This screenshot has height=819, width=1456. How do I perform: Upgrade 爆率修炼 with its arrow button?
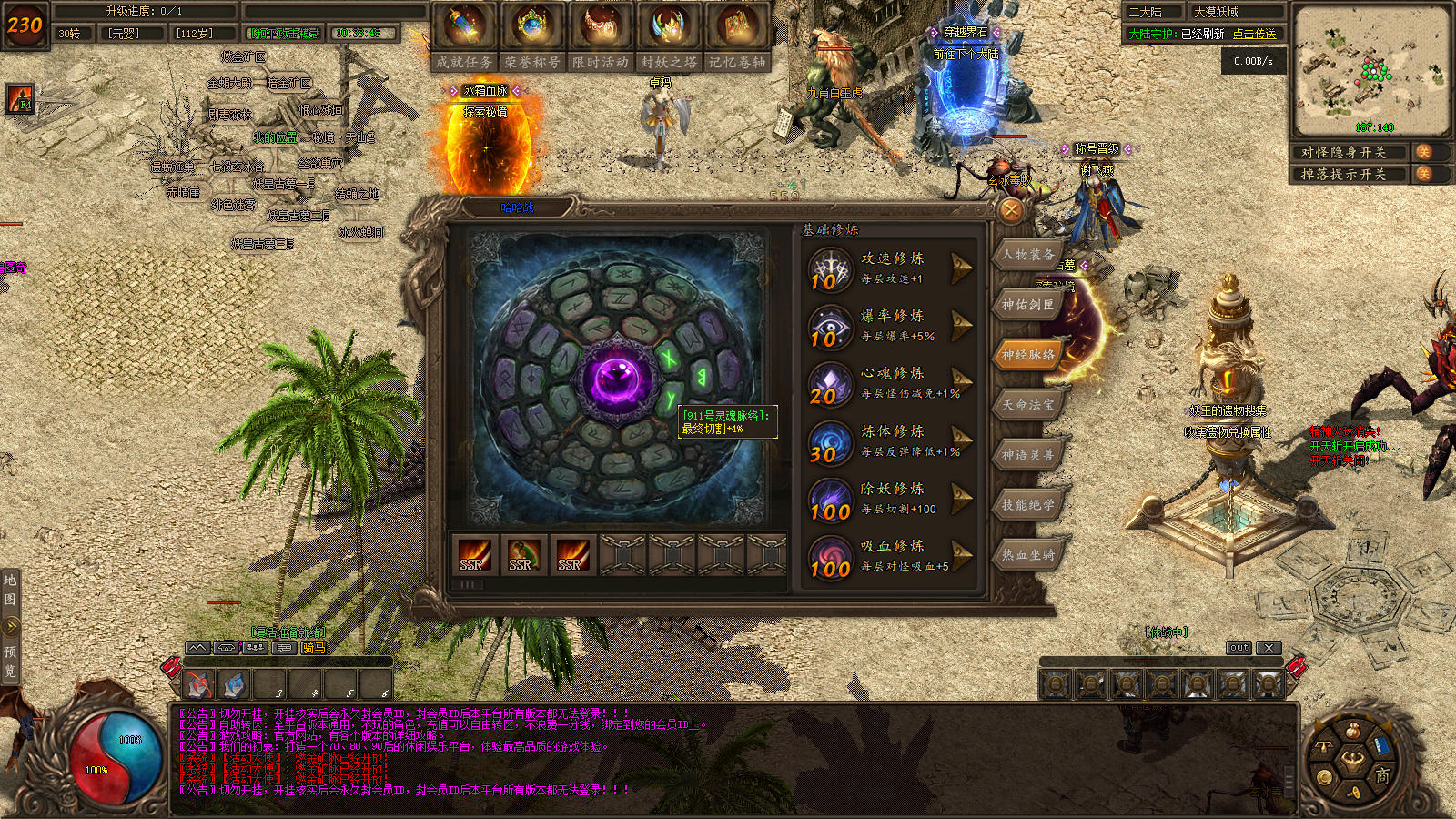pos(961,324)
